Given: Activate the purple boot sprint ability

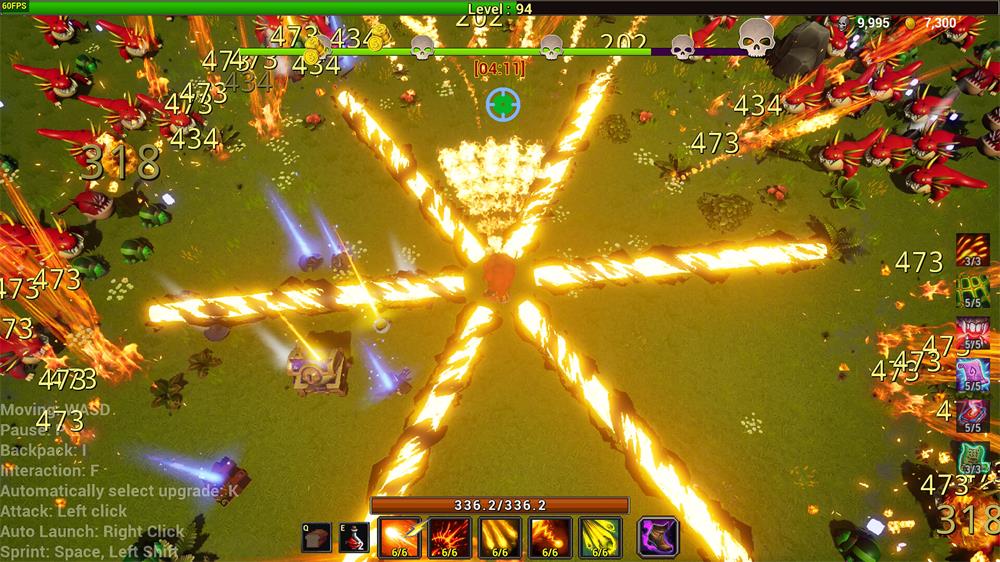Looking at the screenshot, I should click(658, 537).
